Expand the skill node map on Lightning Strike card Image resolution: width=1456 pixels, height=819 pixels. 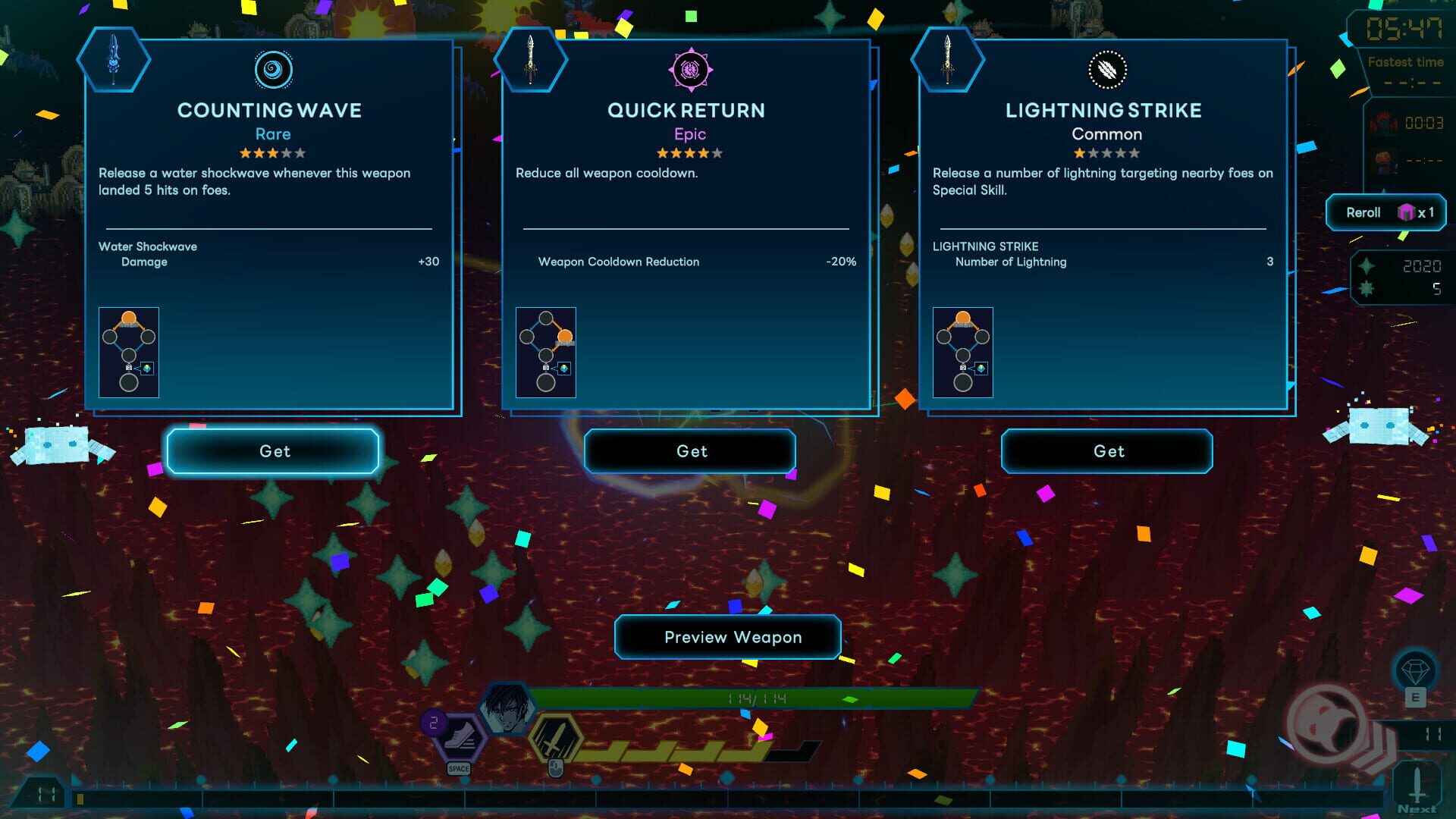point(963,351)
